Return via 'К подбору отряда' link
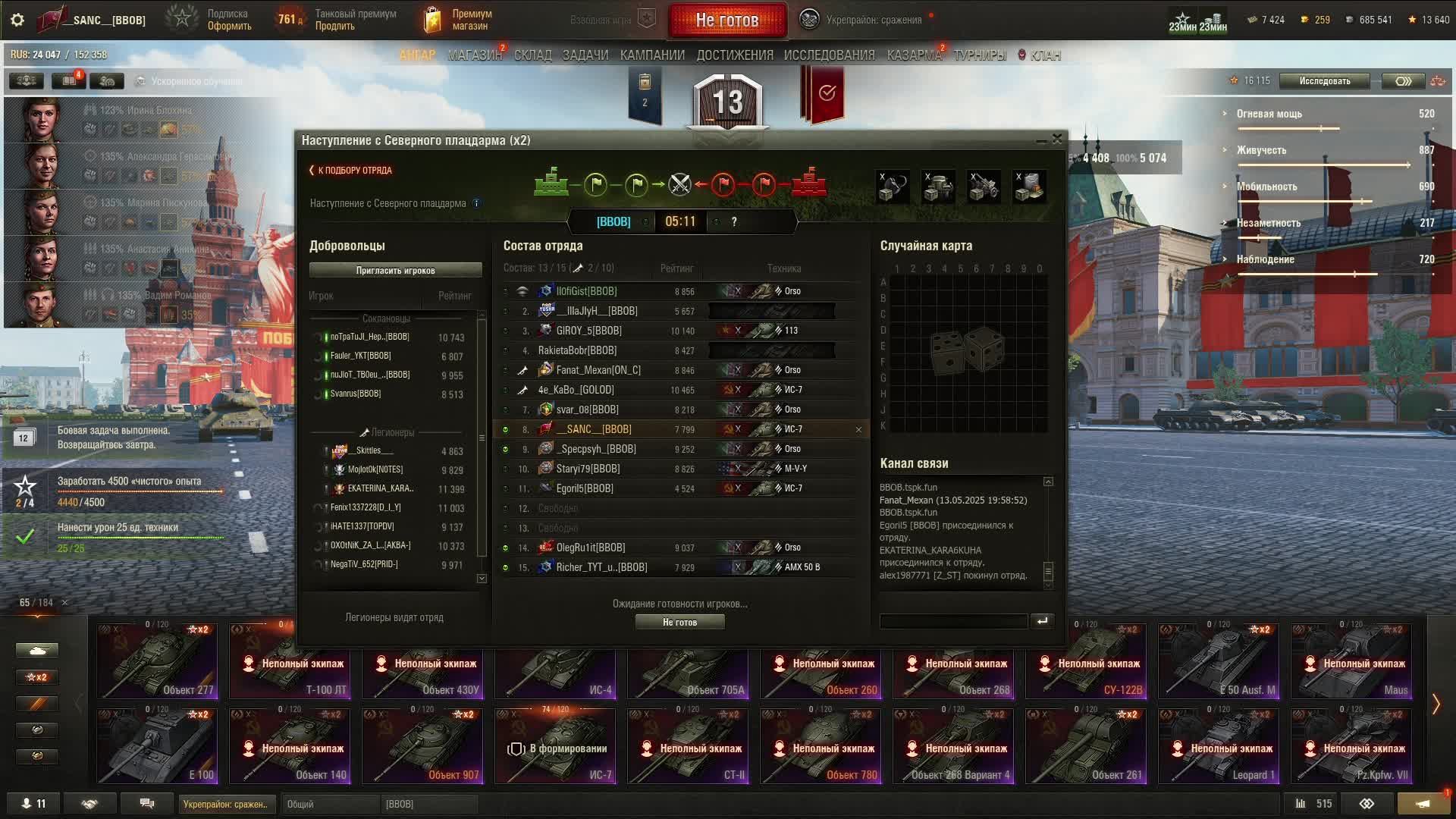Viewport: 1456px width, 819px height. coord(351,171)
